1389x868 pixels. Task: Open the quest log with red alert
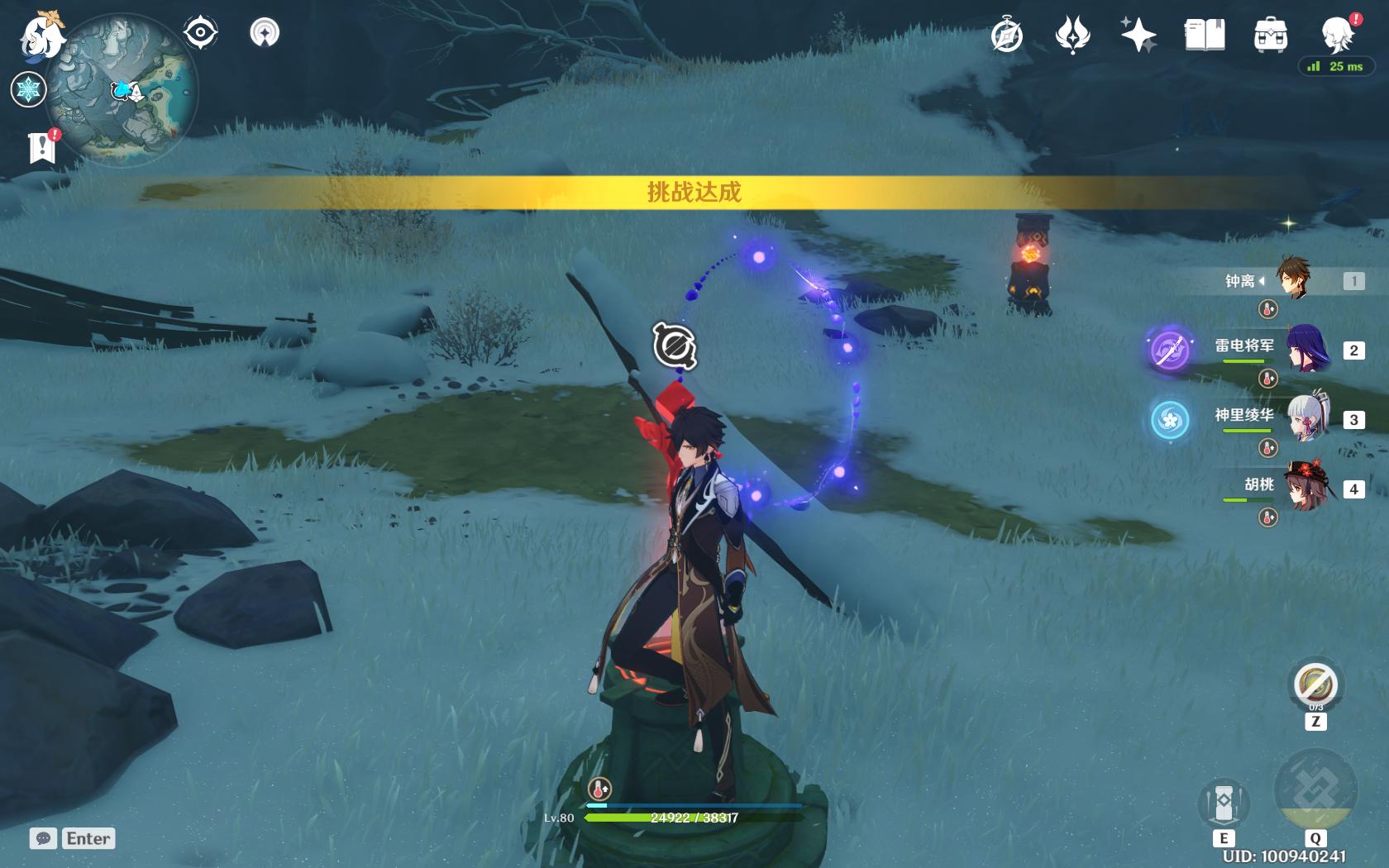coord(41,147)
